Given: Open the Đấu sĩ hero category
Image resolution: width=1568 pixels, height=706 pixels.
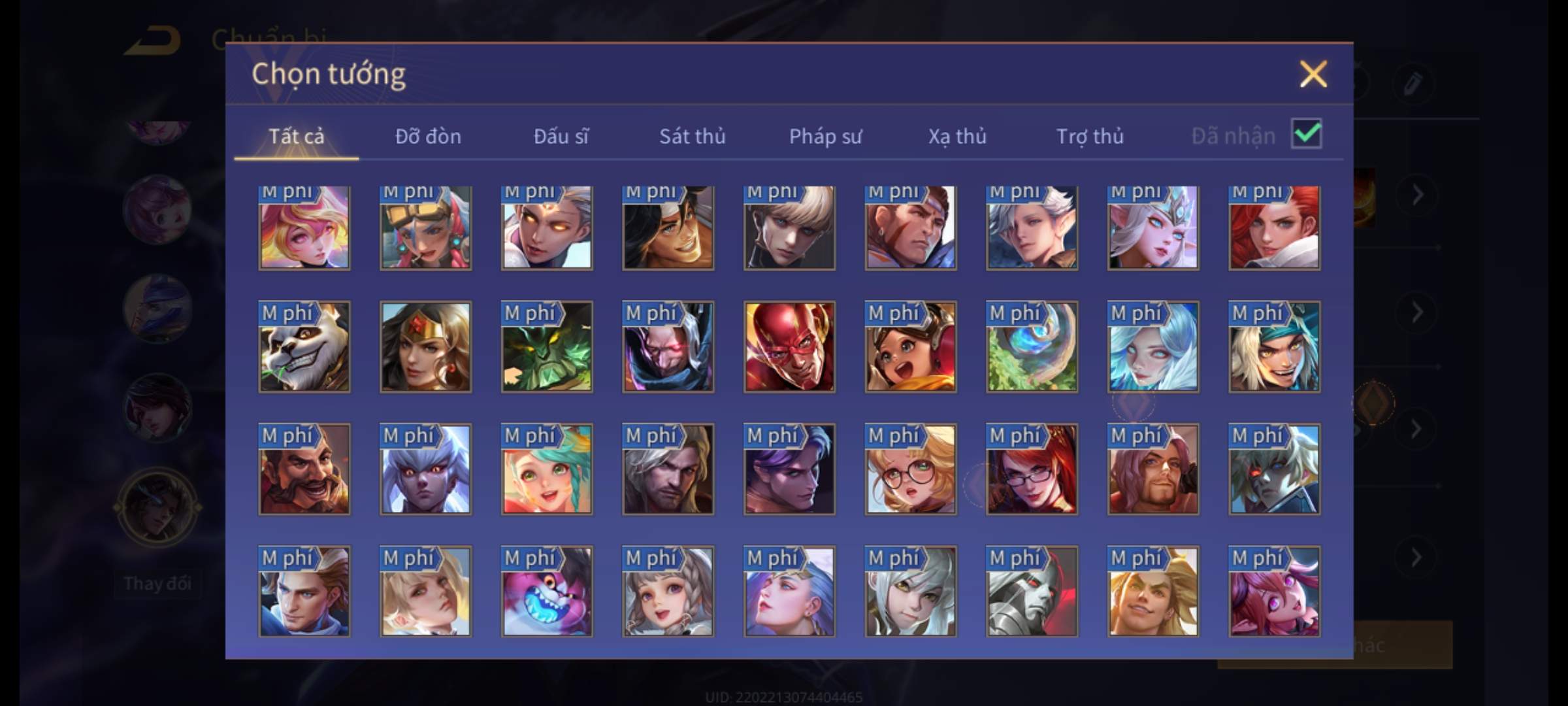Looking at the screenshot, I should click(x=561, y=136).
